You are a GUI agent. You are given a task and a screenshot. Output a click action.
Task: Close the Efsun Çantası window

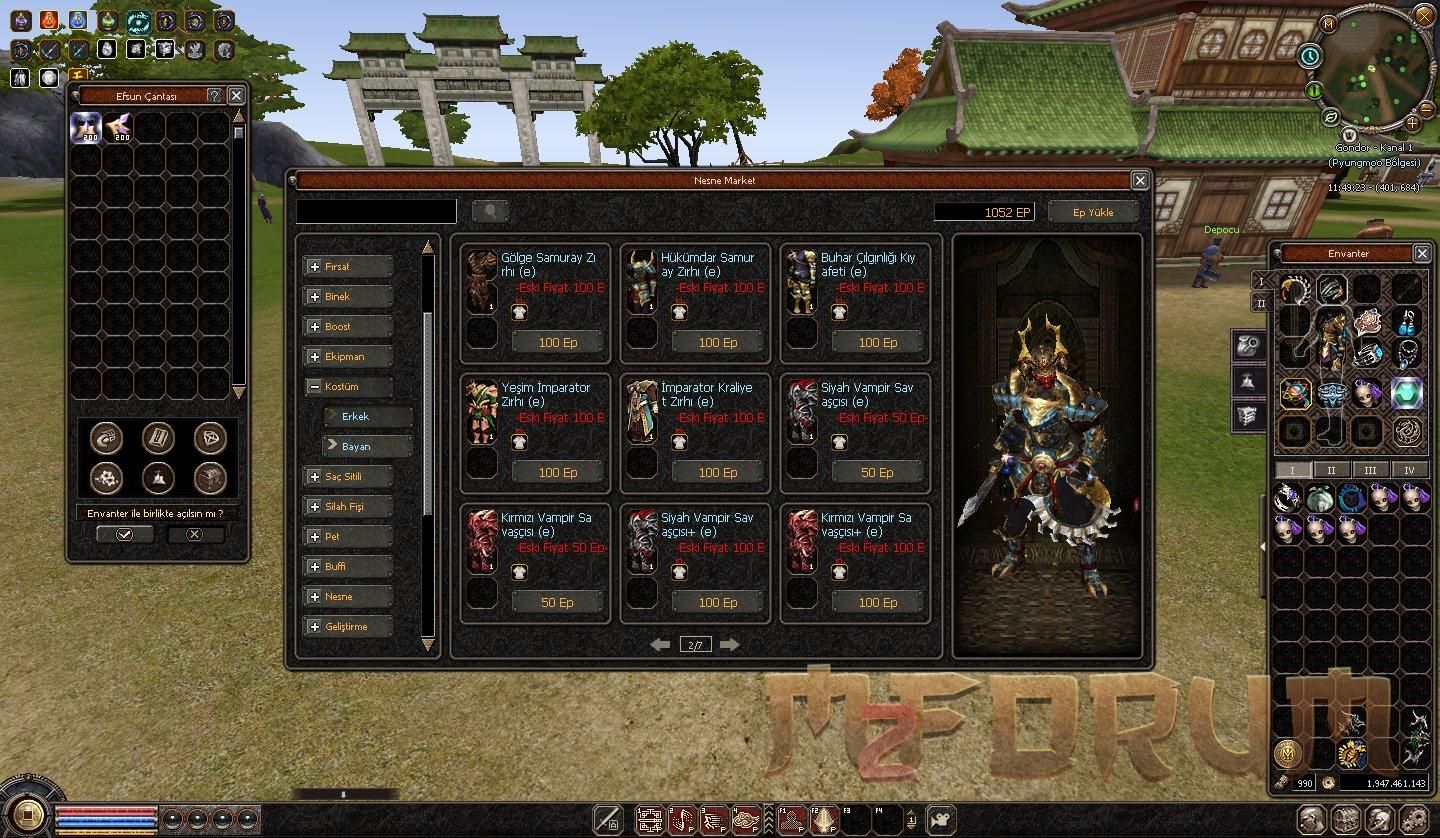pos(236,95)
